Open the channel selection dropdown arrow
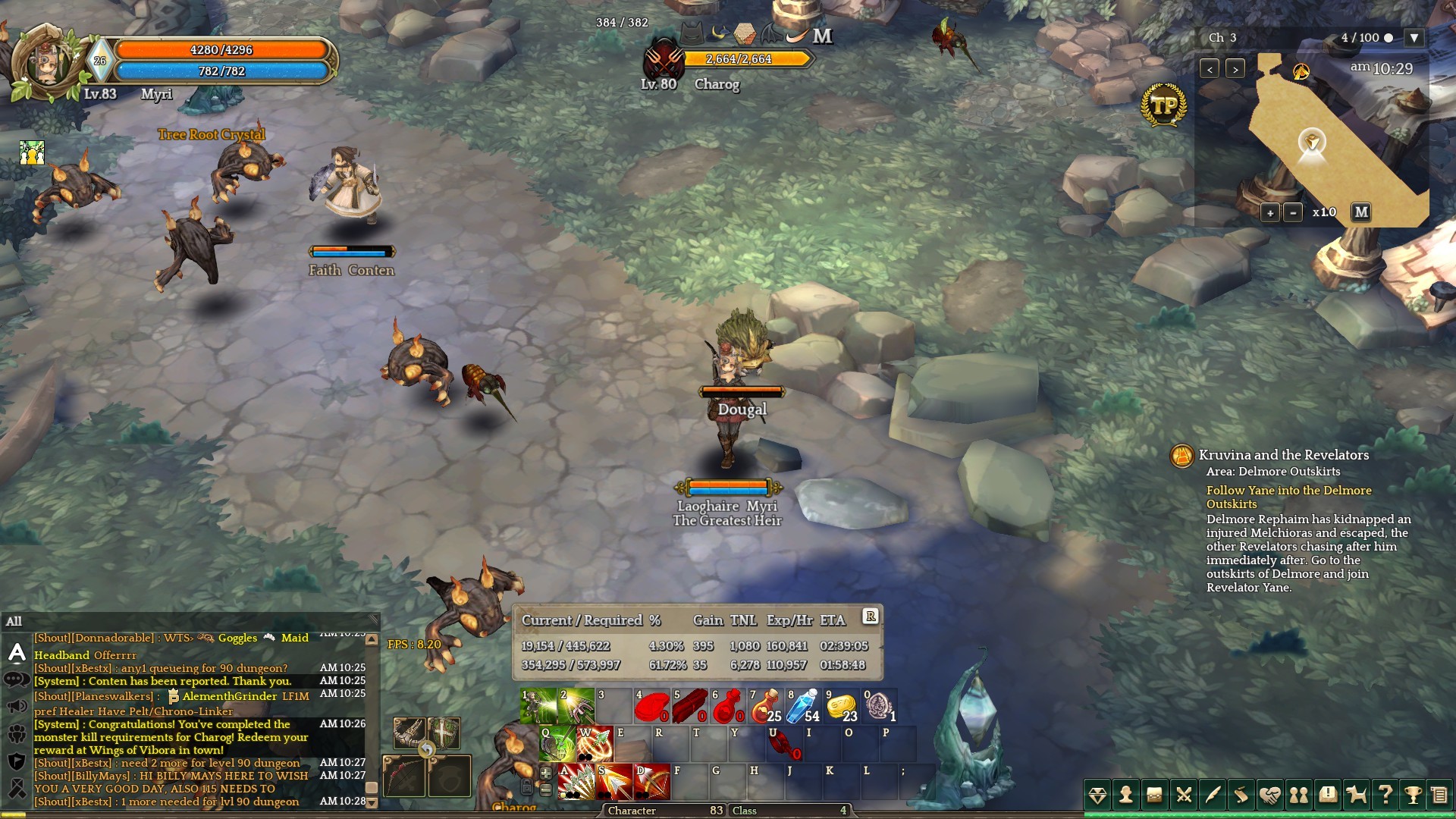The image size is (1456, 819). click(x=1414, y=38)
